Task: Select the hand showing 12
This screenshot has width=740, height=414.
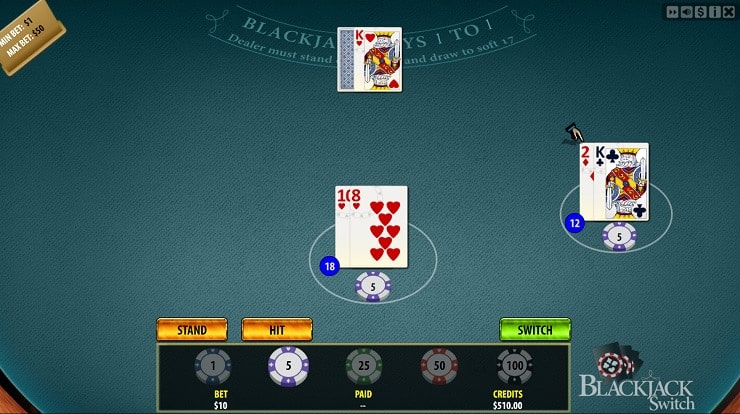Action: click(x=614, y=182)
